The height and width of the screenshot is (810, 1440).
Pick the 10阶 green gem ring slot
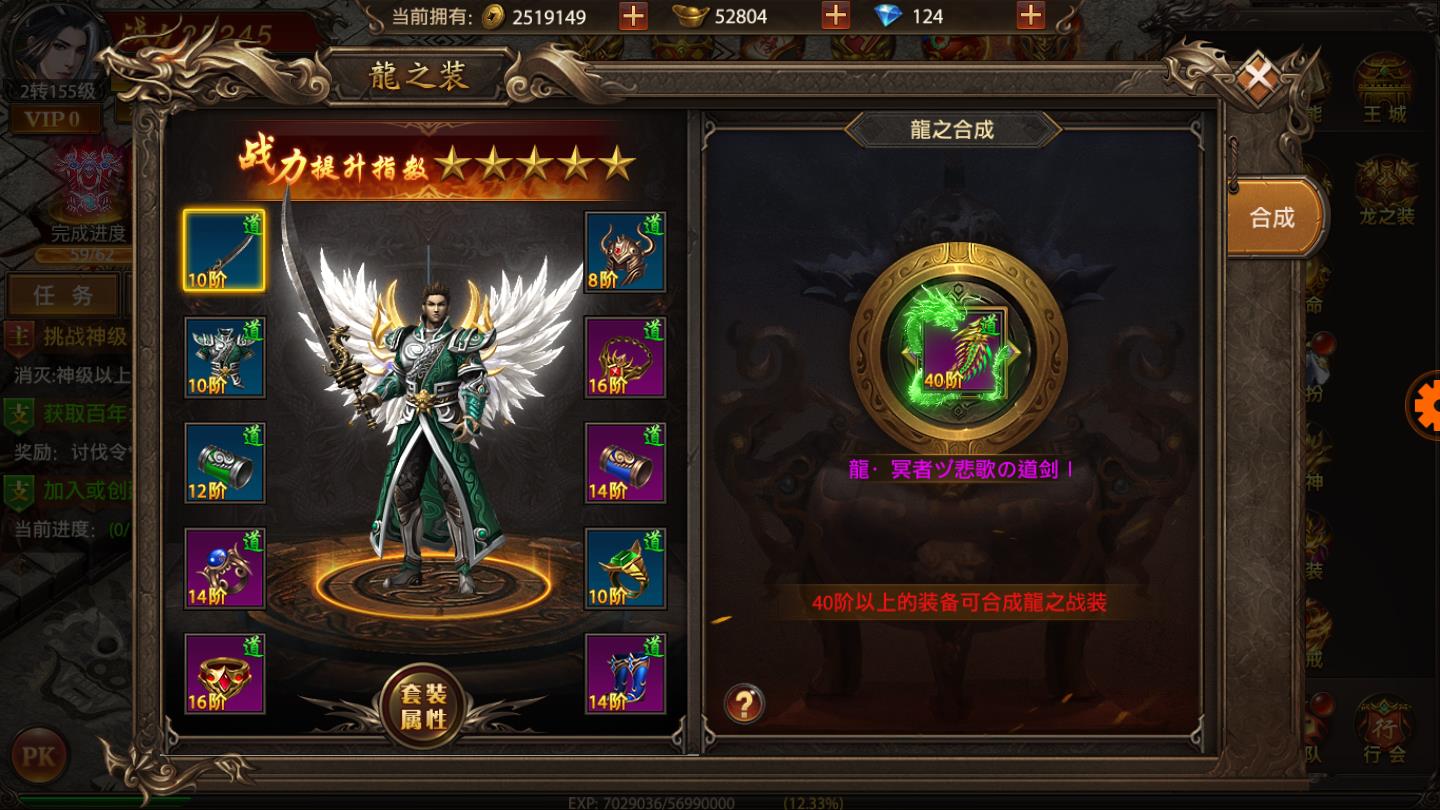click(625, 569)
